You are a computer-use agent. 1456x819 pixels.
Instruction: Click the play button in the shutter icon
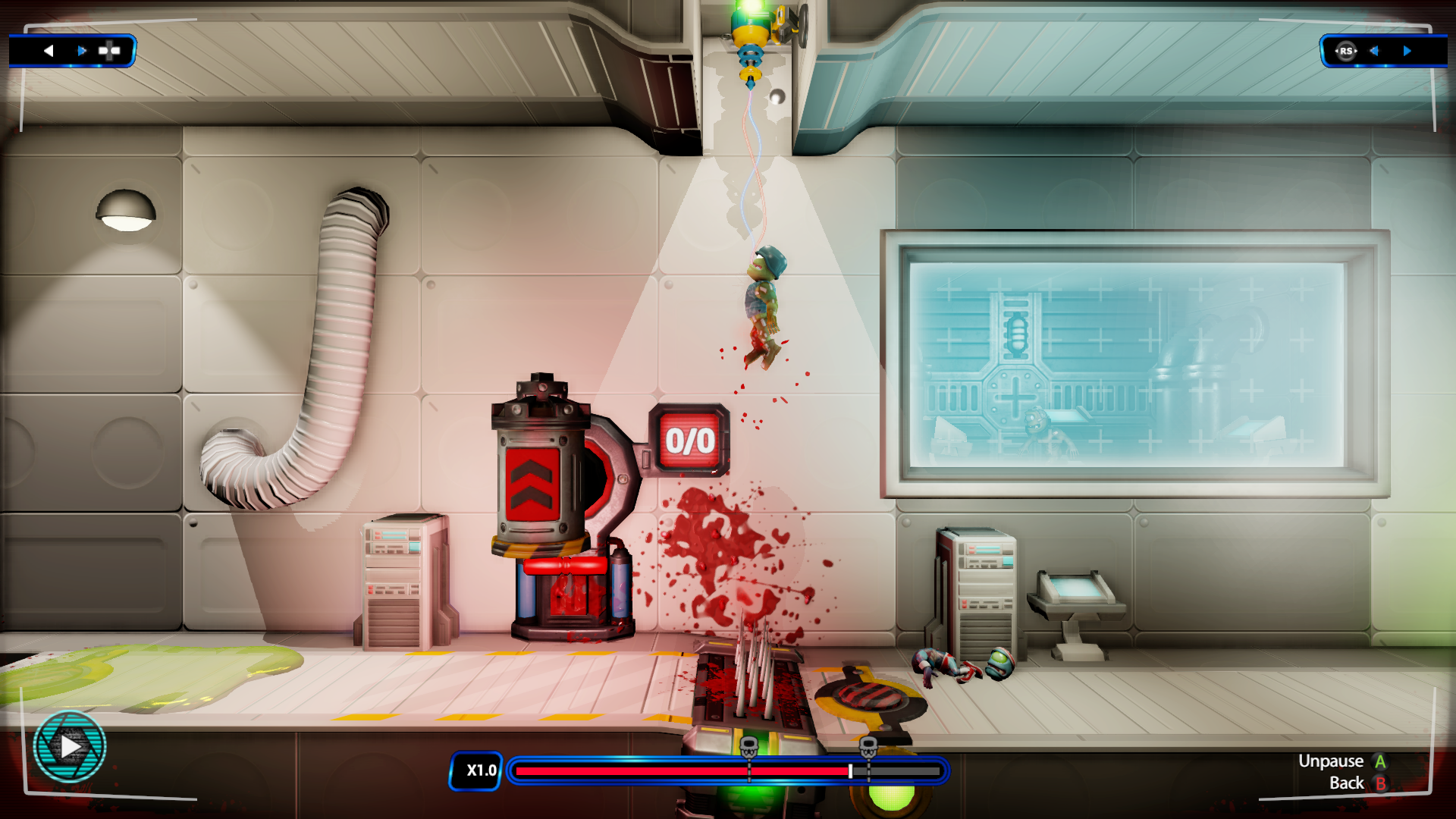click(x=70, y=746)
